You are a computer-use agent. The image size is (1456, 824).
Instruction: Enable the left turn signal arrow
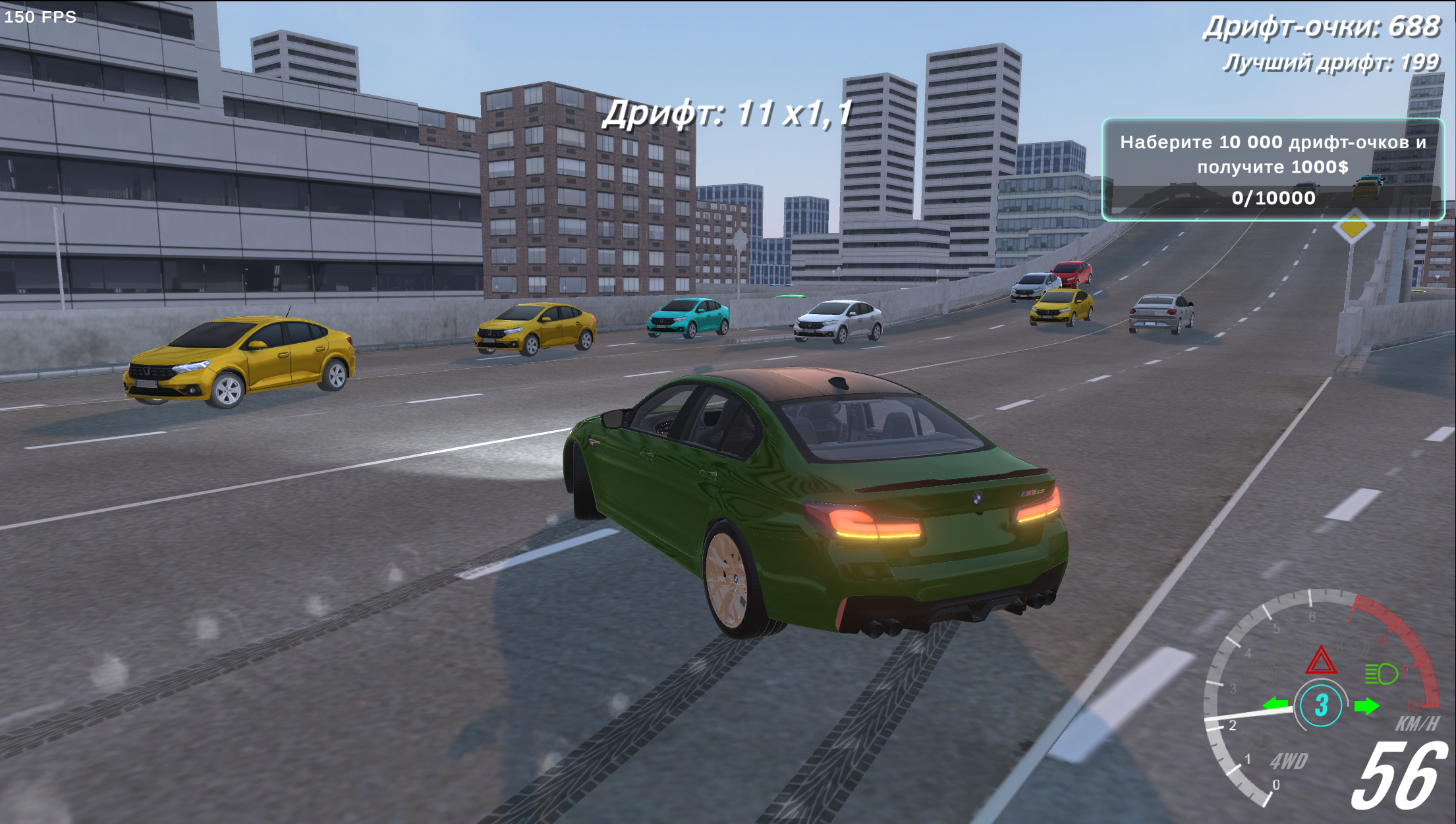pos(1277,703)
